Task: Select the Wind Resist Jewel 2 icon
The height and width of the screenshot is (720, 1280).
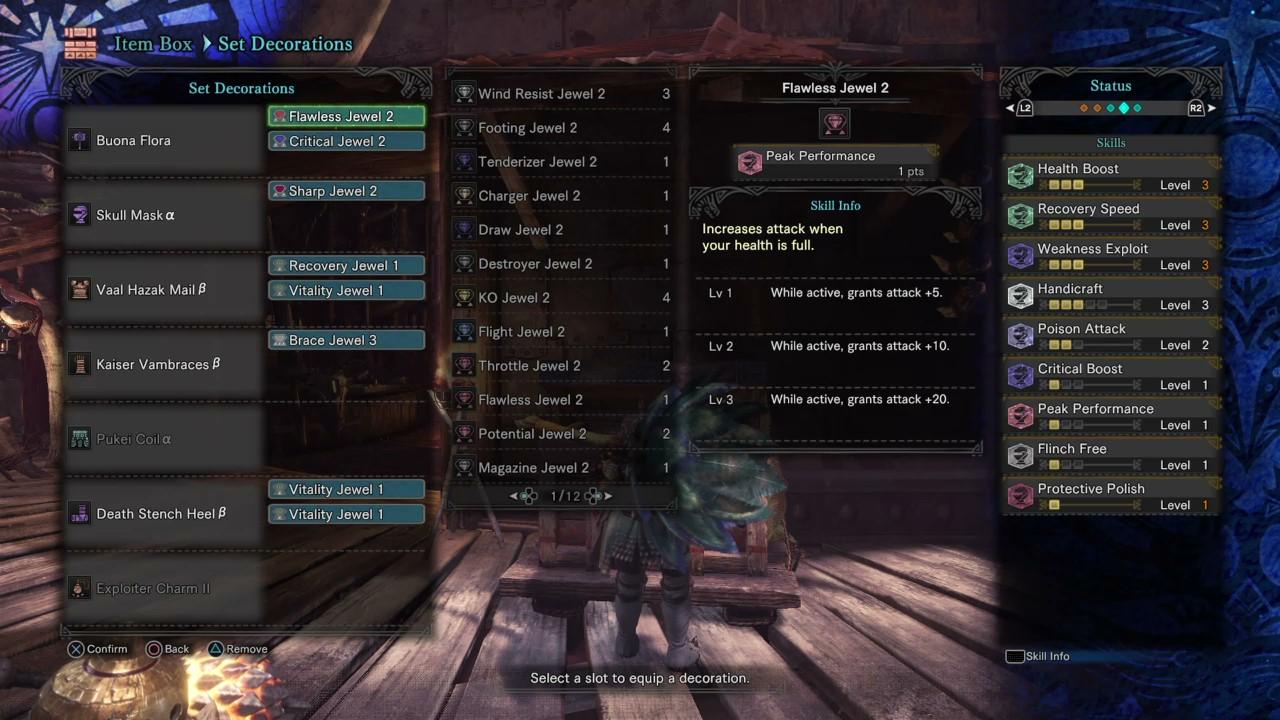Action: coord(464,93)
